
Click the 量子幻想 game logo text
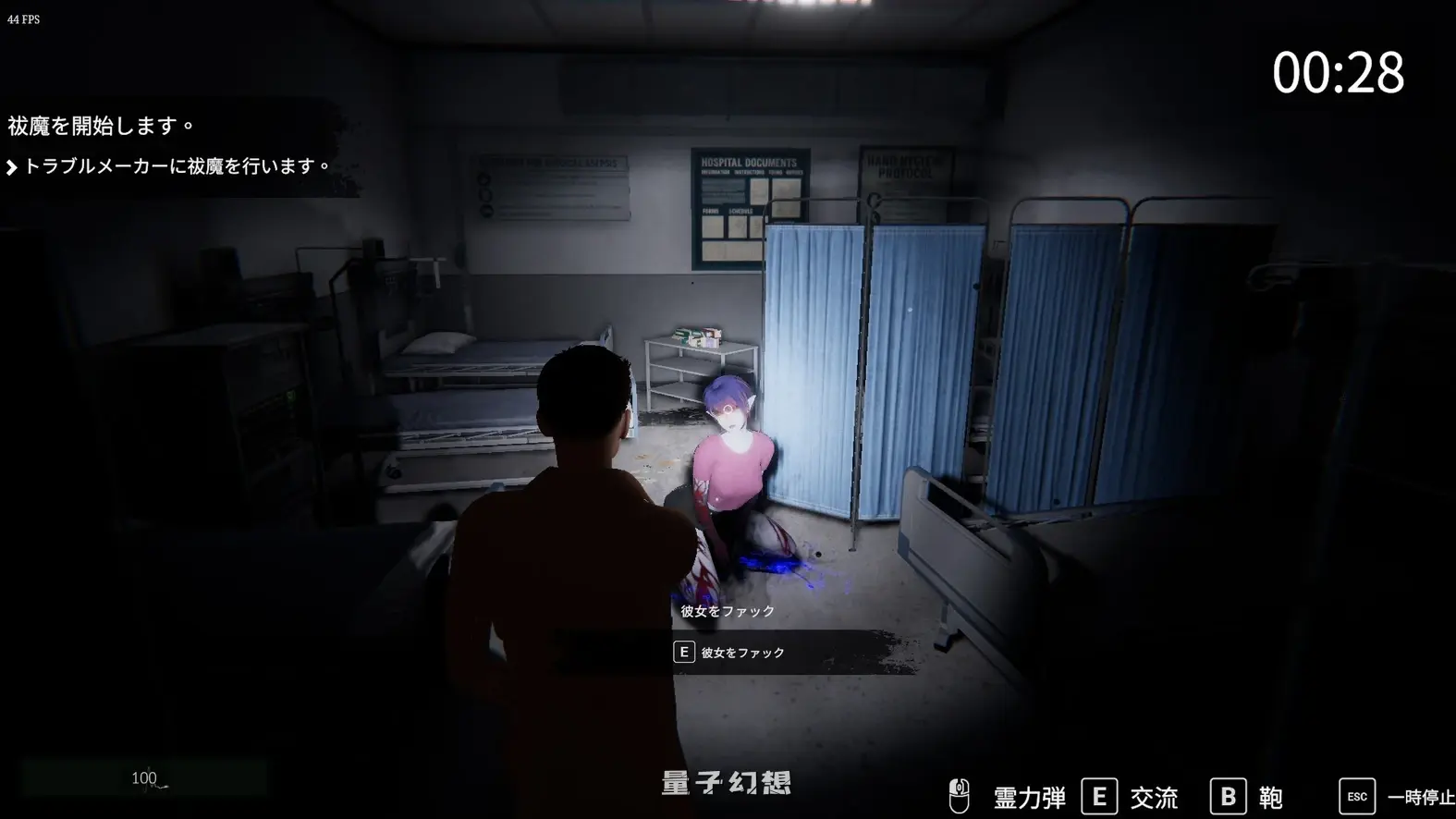tap(727, 782)
